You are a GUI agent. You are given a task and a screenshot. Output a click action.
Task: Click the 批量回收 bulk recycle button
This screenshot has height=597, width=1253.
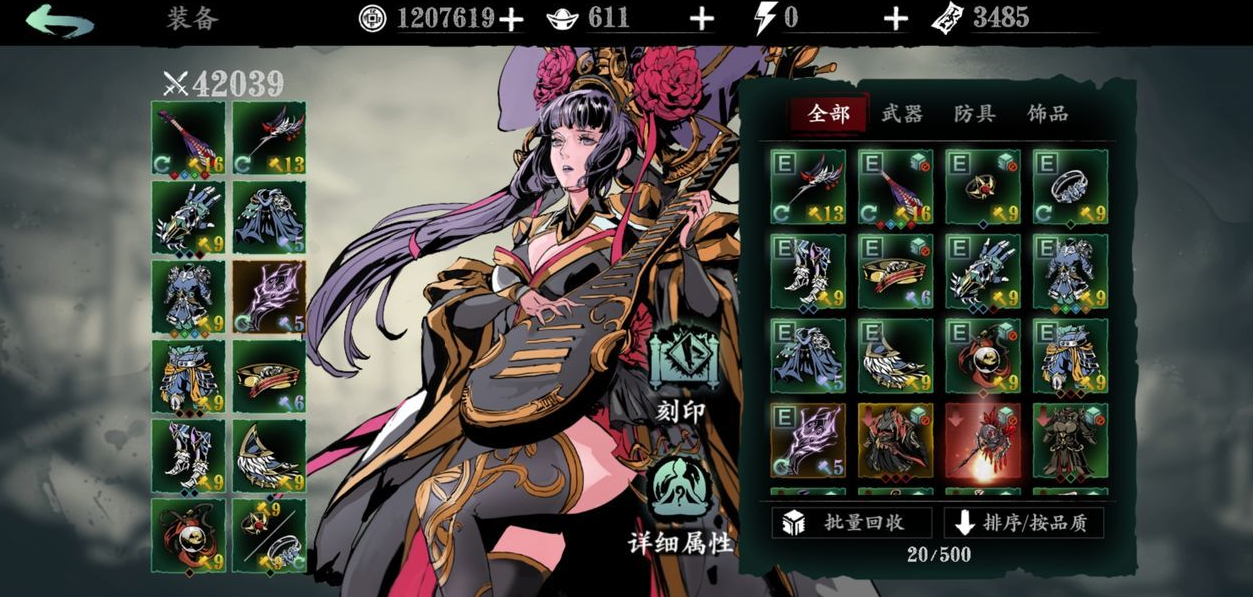851,523
